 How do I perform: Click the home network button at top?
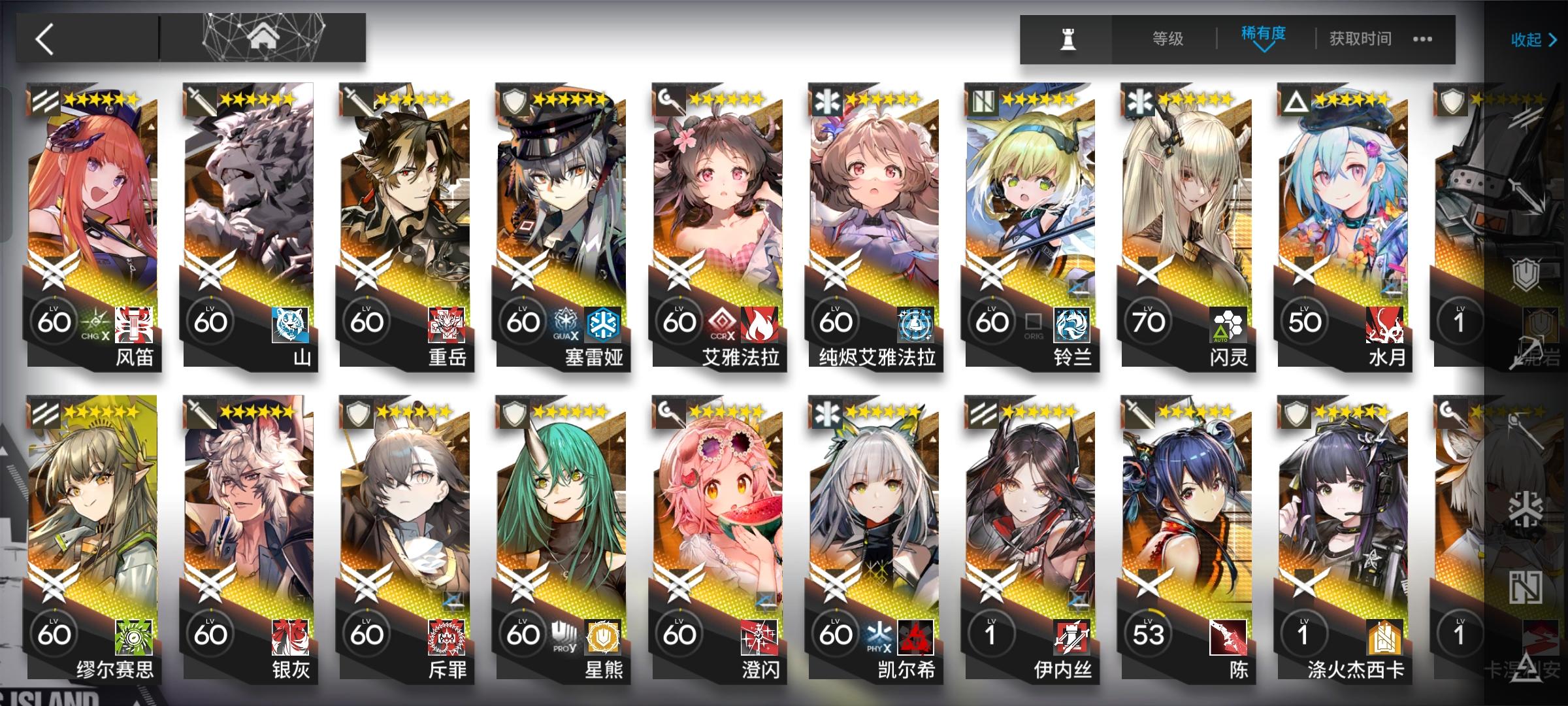(261, 36)
